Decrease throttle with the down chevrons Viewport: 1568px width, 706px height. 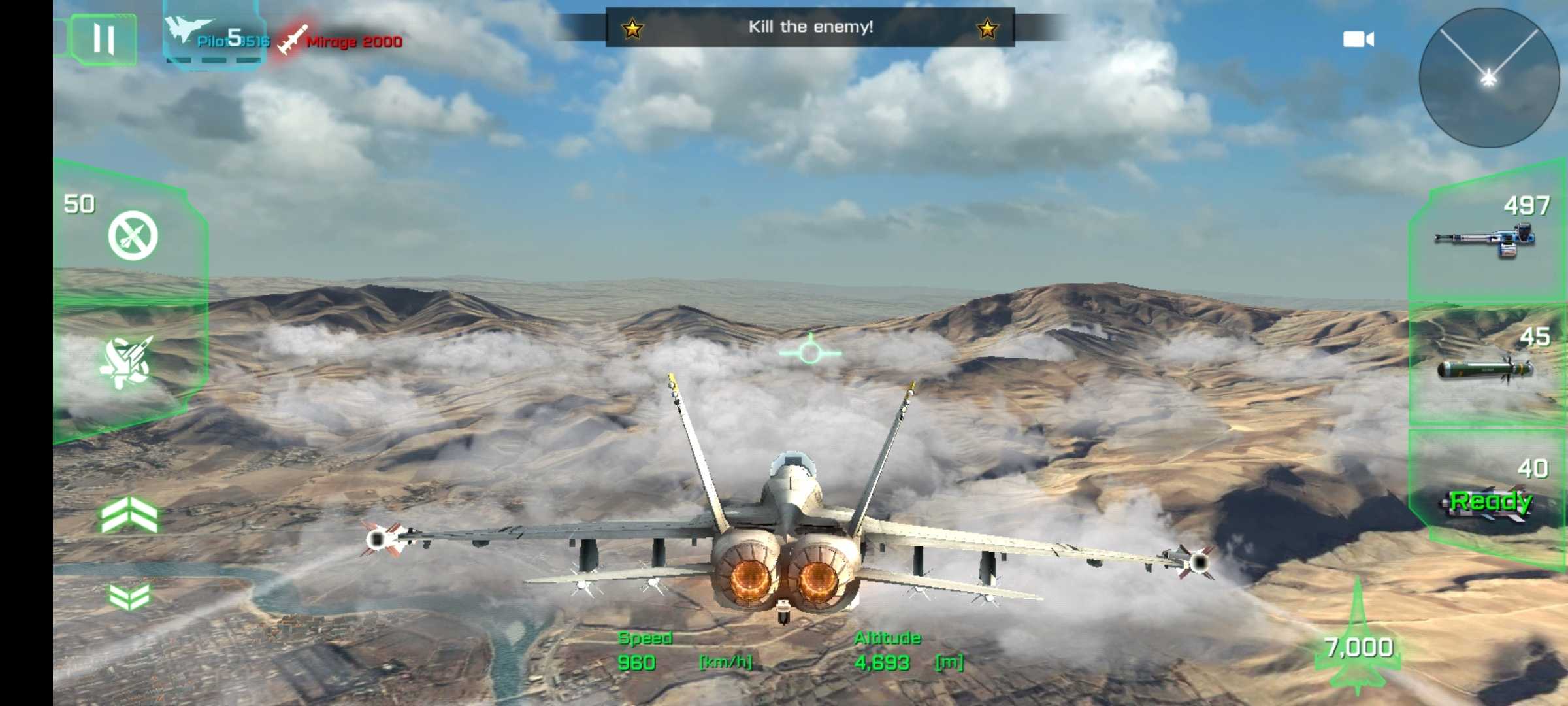tap(129, 596)
